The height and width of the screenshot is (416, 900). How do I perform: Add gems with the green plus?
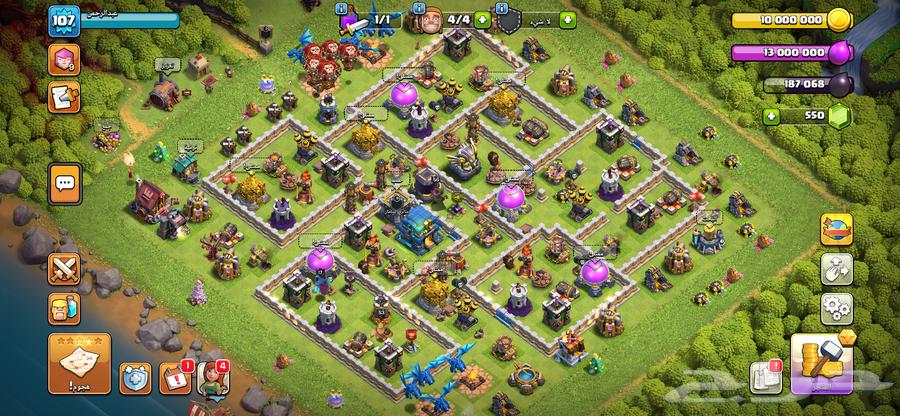[771, 116]
